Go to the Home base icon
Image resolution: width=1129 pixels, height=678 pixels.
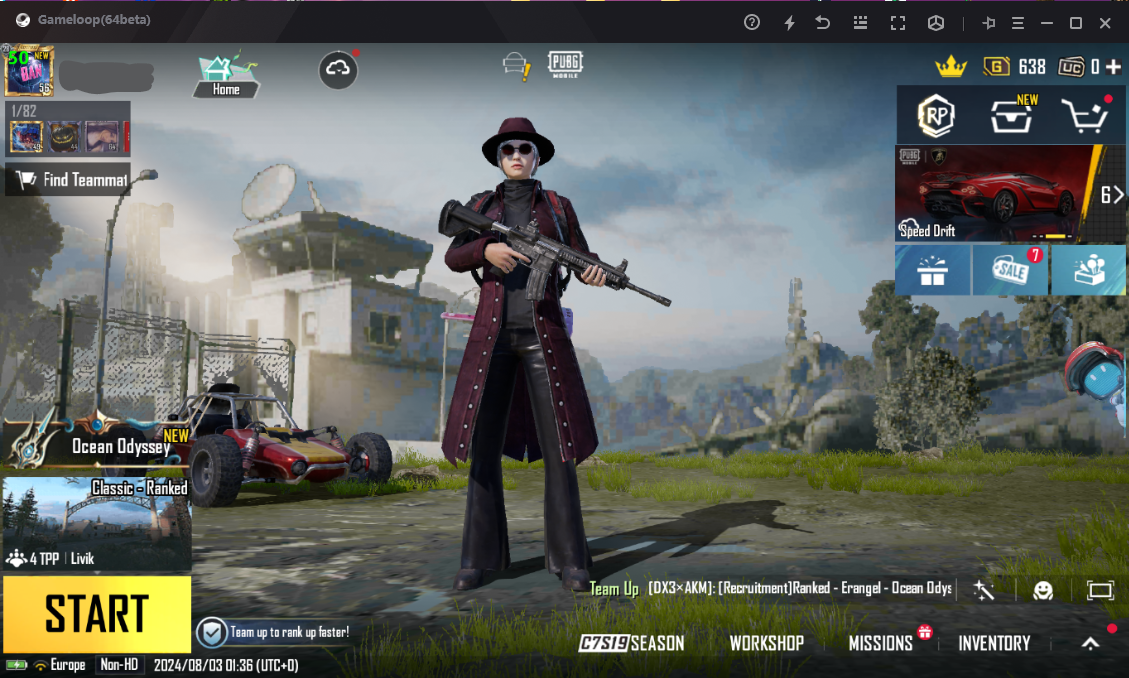pyautogui.click(x=227, y=74)
